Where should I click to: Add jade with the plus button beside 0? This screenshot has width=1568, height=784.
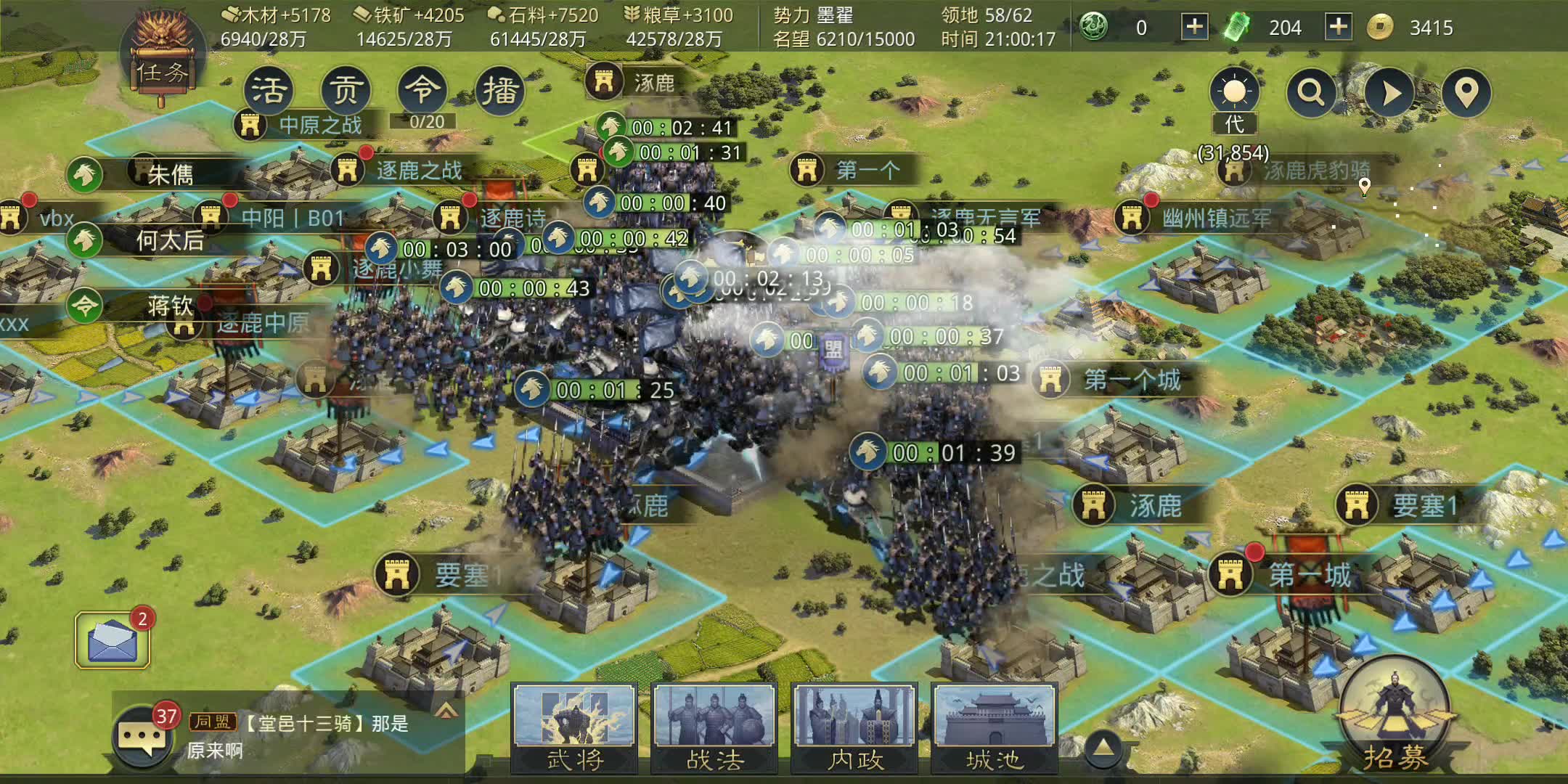coord(1194,28)
